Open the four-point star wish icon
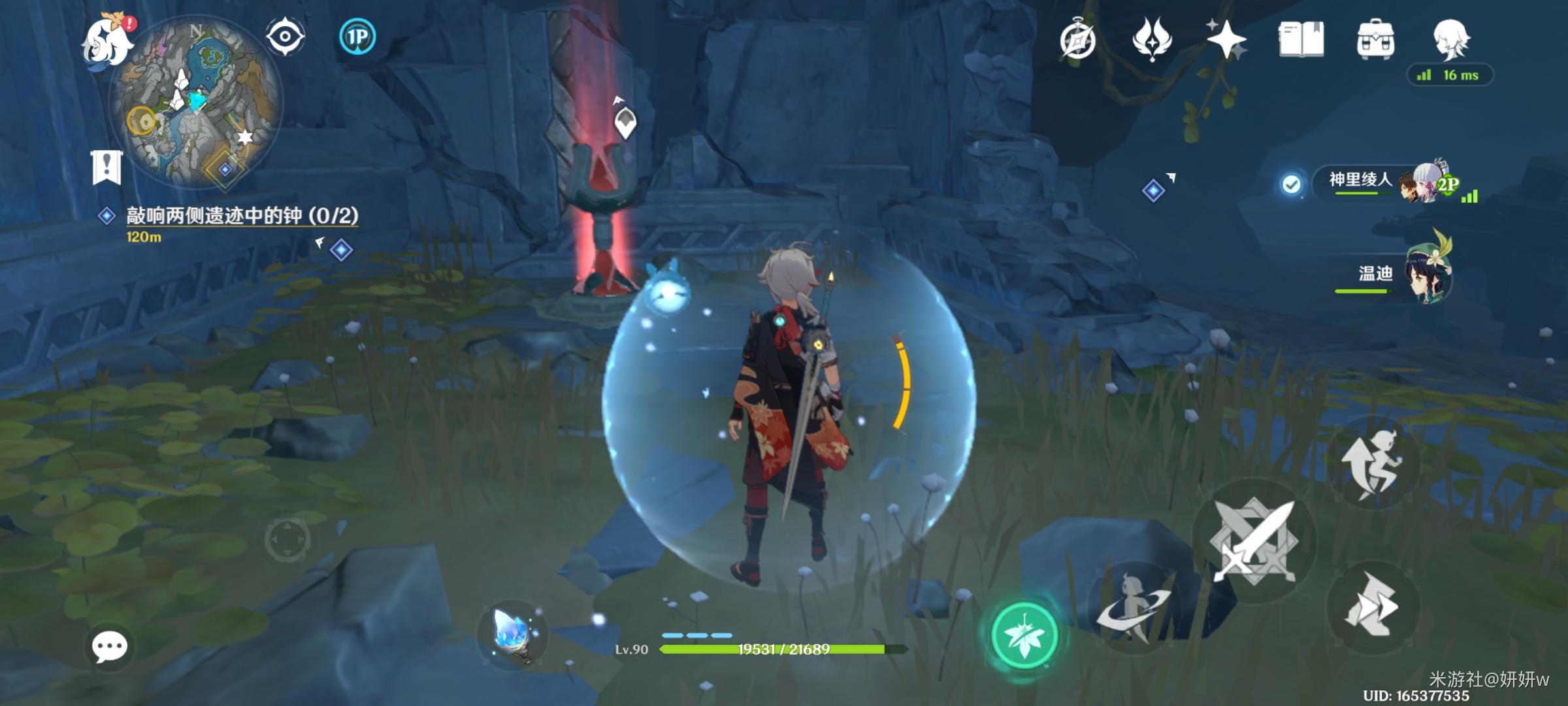 [x=1226, y=39]
